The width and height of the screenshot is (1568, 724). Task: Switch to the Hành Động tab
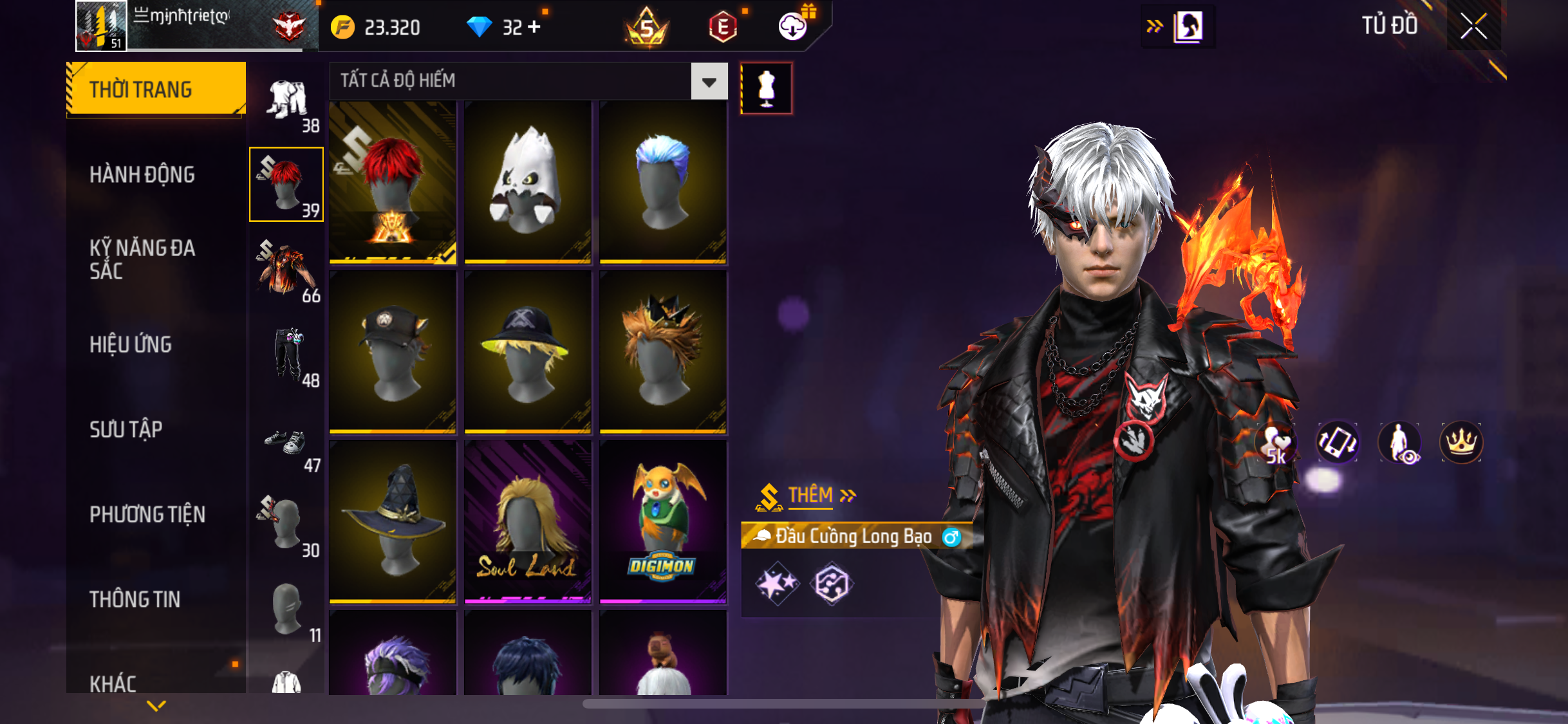tap(142, 174)
